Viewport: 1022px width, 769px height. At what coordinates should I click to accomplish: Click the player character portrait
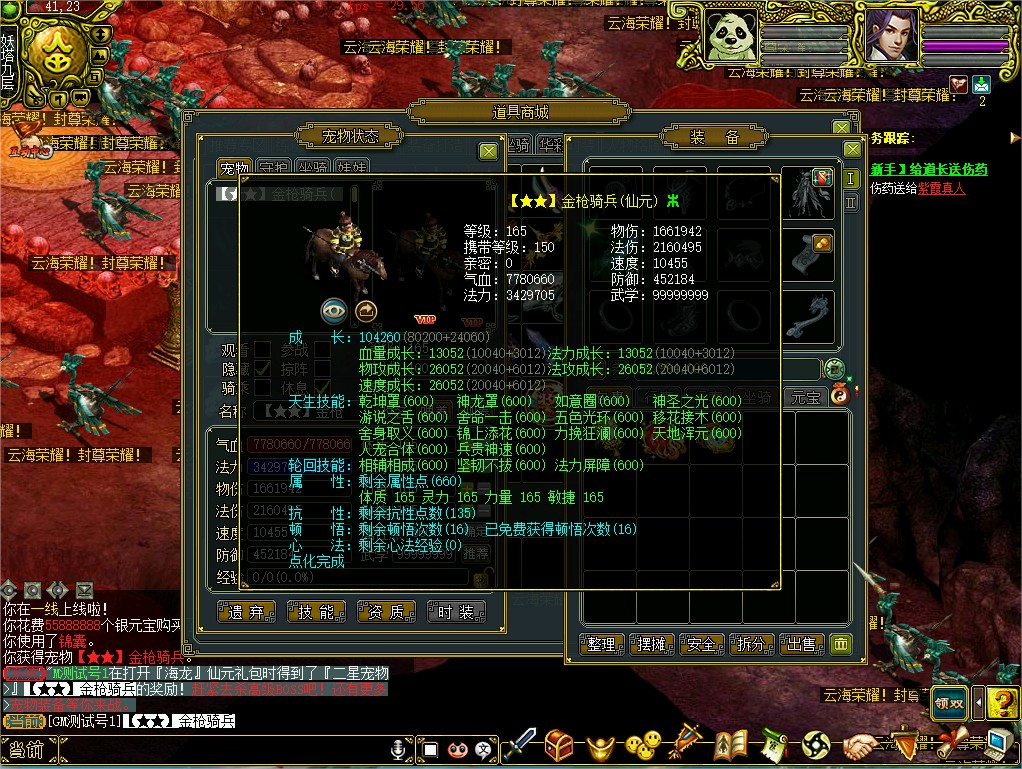coord(890,36)
